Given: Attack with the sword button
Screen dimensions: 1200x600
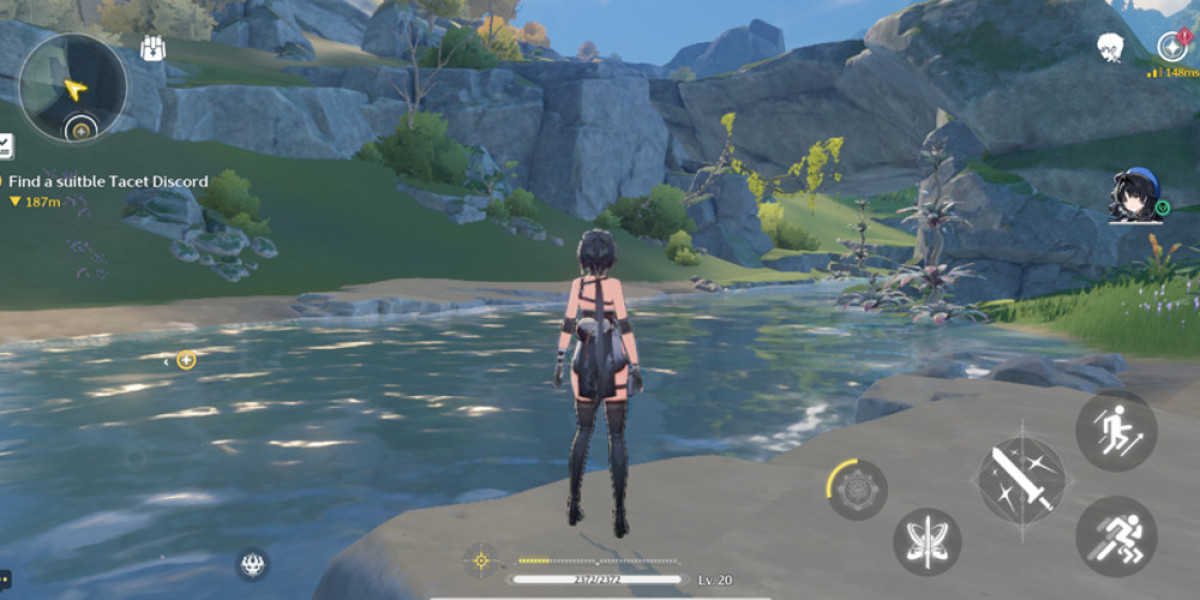Looking at the screenshot, I should tap(1021, 480).
